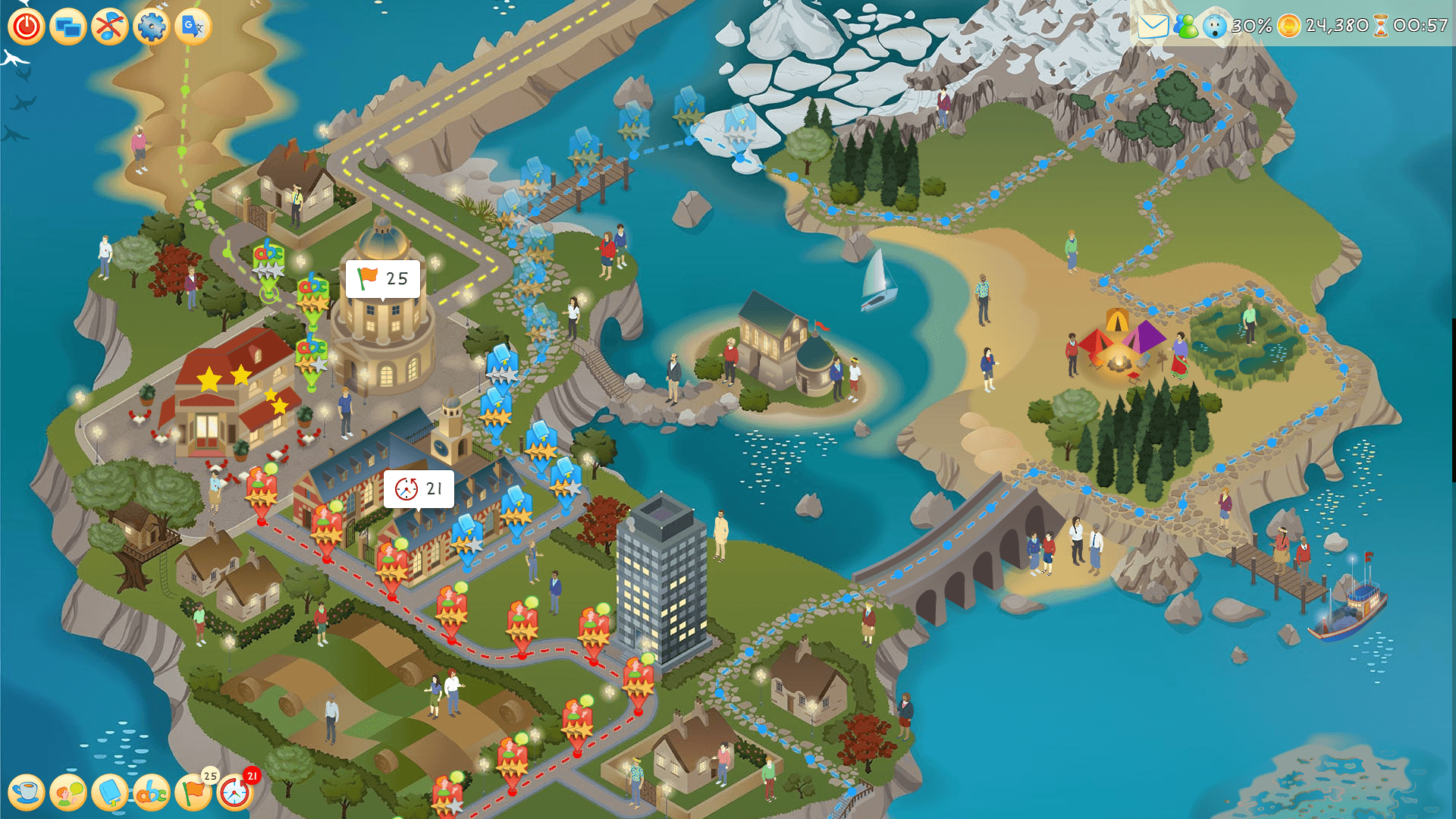This screenshot has width=1456, height=819.
Task: Open the friends icon with two figures
Action: tap(1186, 27)
